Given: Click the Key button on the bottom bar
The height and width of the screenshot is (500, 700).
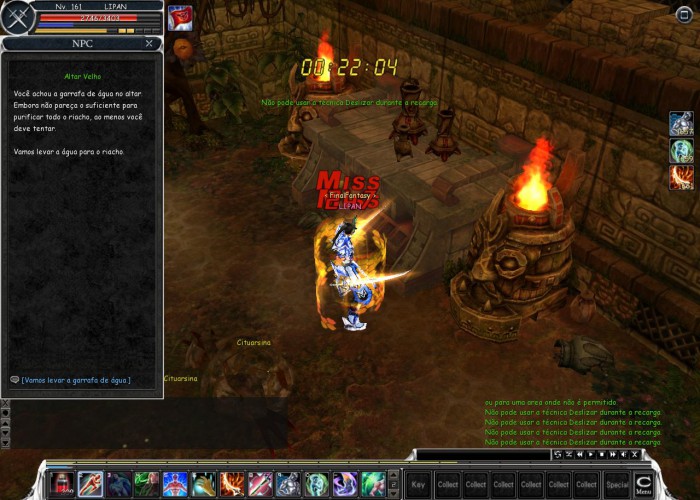Looking at the screenshot, I should tap(418, 484).
